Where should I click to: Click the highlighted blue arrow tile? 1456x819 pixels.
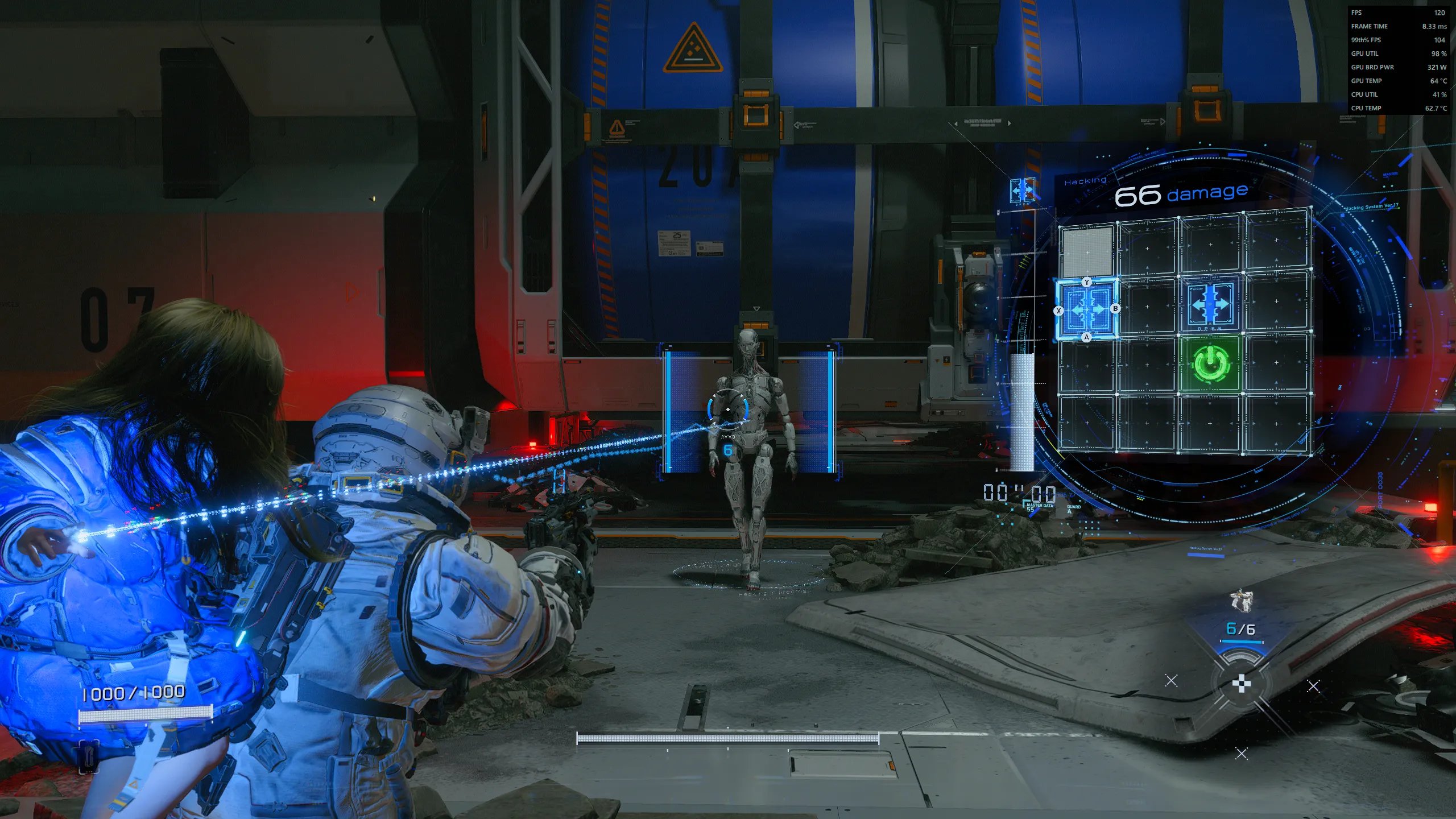click(x=1087, y=309)
